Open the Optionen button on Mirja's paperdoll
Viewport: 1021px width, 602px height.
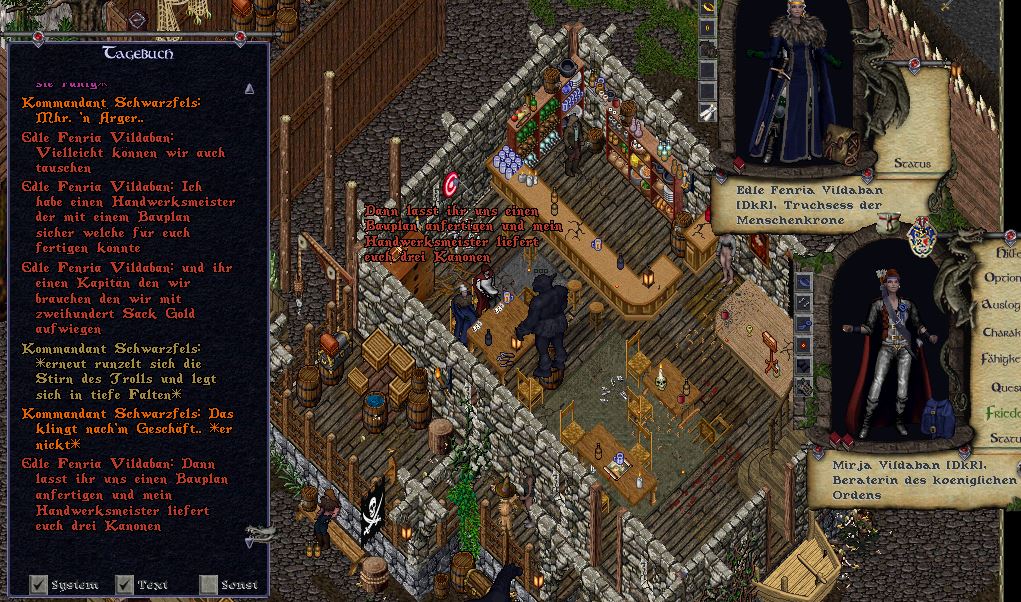[x=1002, y=278]
